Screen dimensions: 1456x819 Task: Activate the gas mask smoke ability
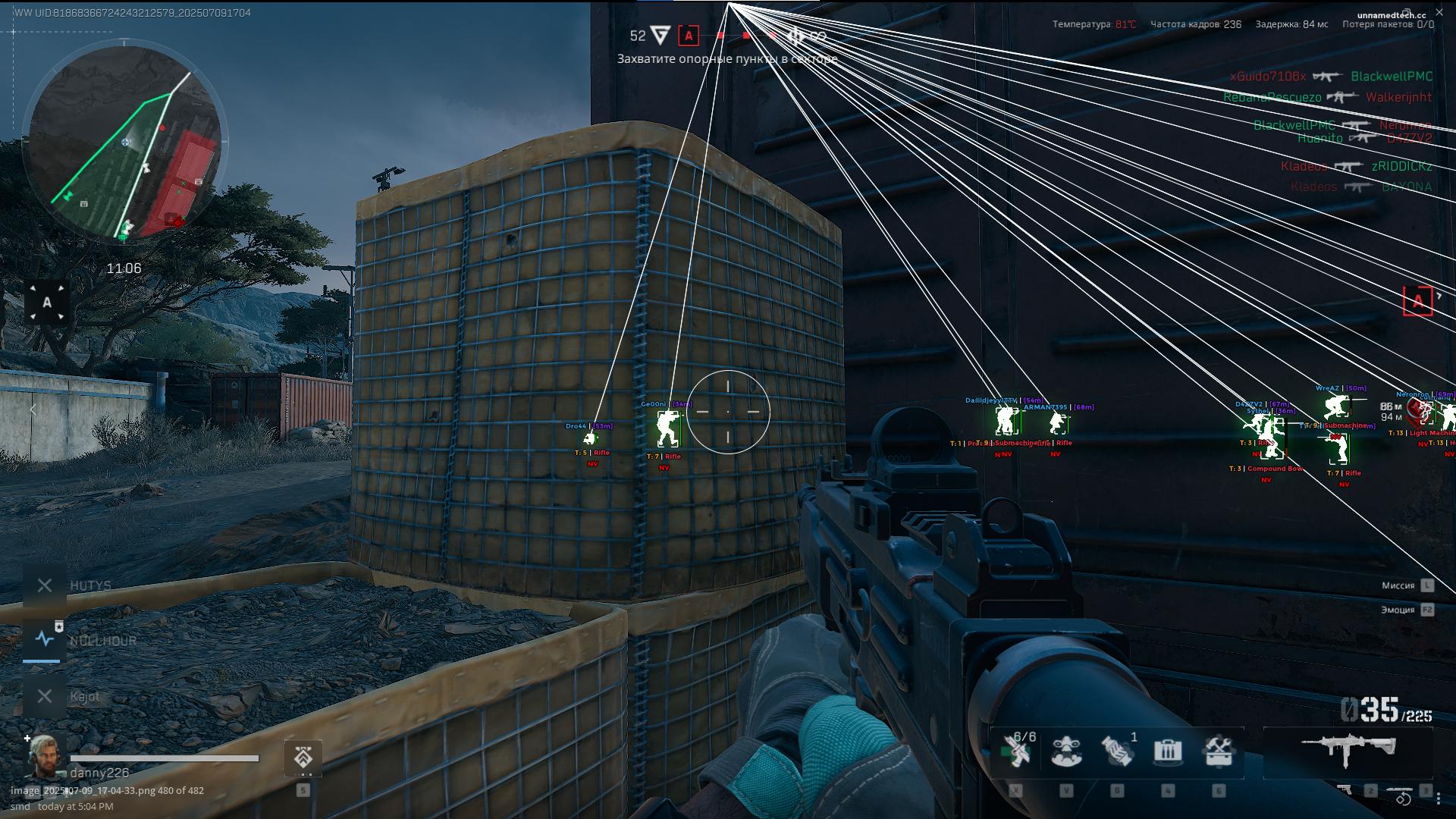1066,751
